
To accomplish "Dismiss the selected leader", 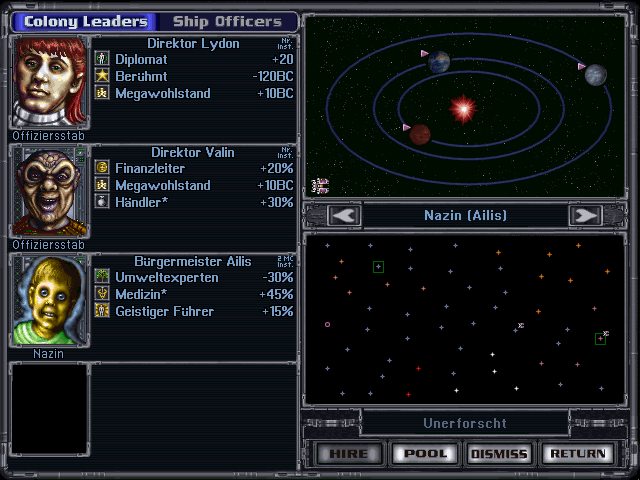I will point(499,454).
